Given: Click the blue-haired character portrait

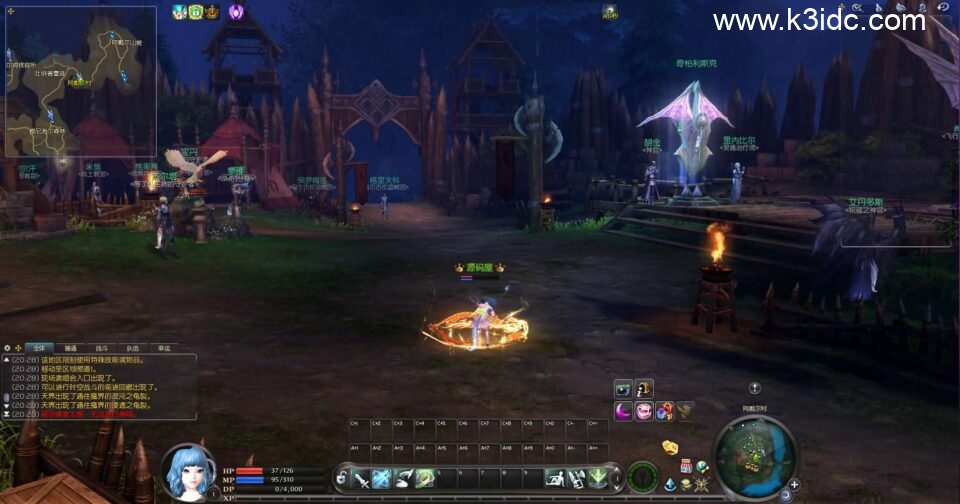Looking at the screenshot, I should coord(187,472).
